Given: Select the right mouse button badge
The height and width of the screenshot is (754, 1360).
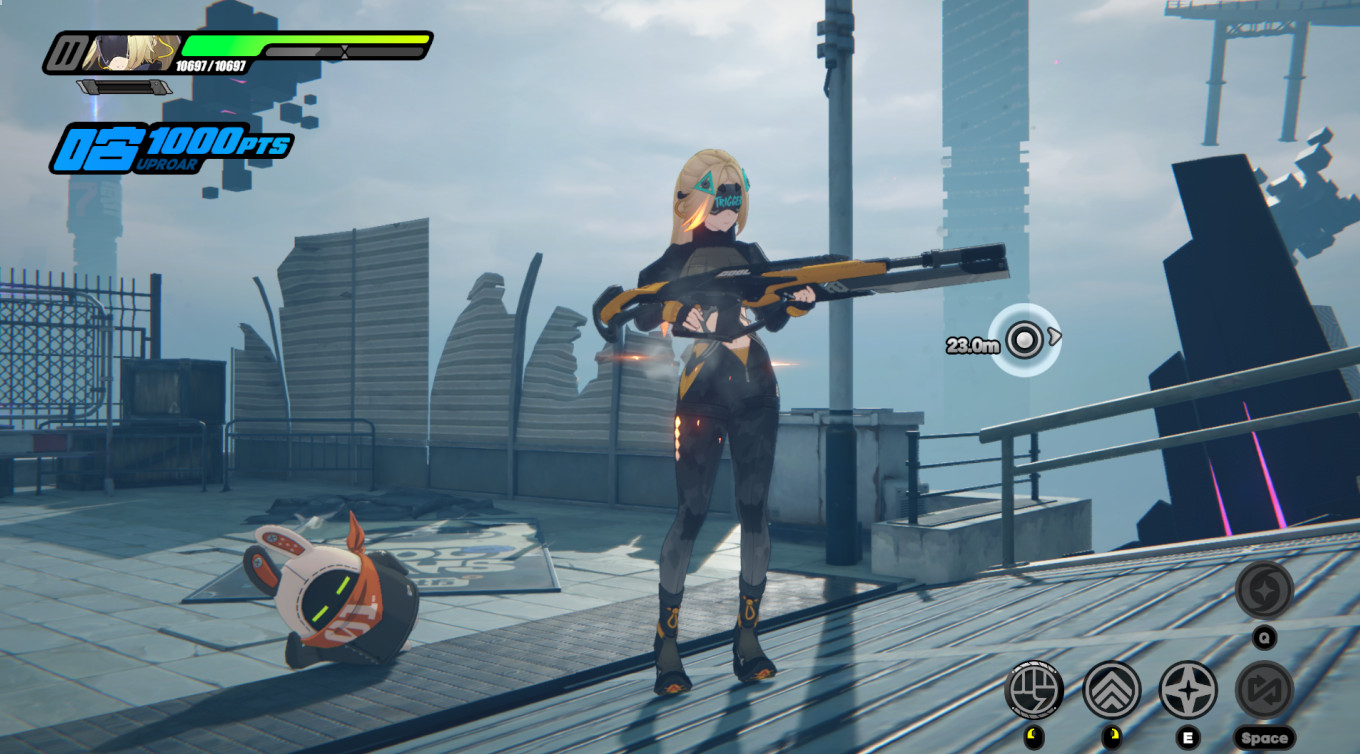Looking at the screenshot, I should click(1110, 735).
